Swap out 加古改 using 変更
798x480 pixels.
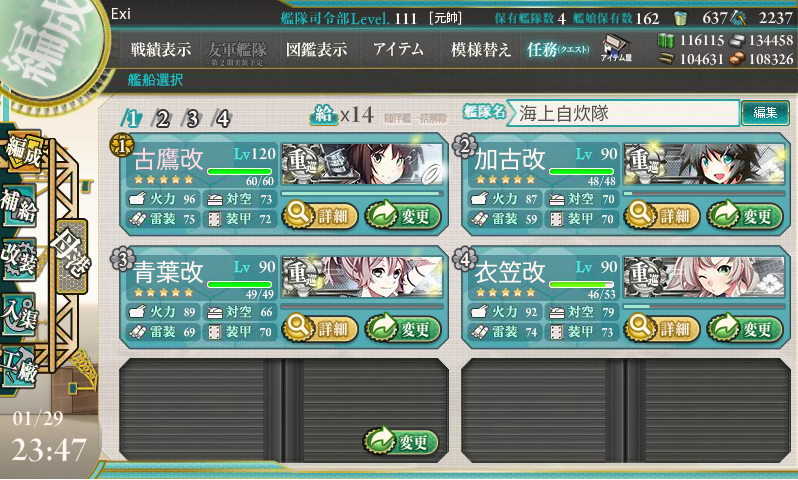coord(745,215)
